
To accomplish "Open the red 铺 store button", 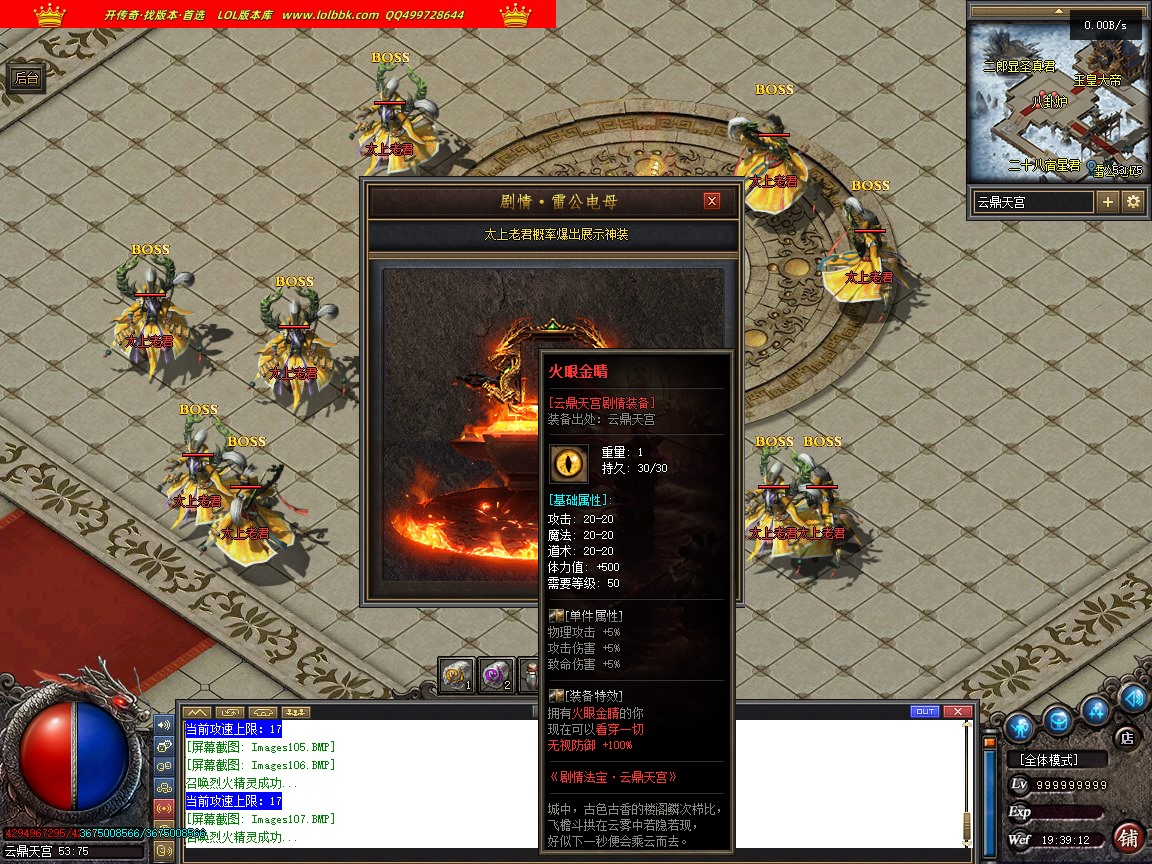I will point(1128,837).
